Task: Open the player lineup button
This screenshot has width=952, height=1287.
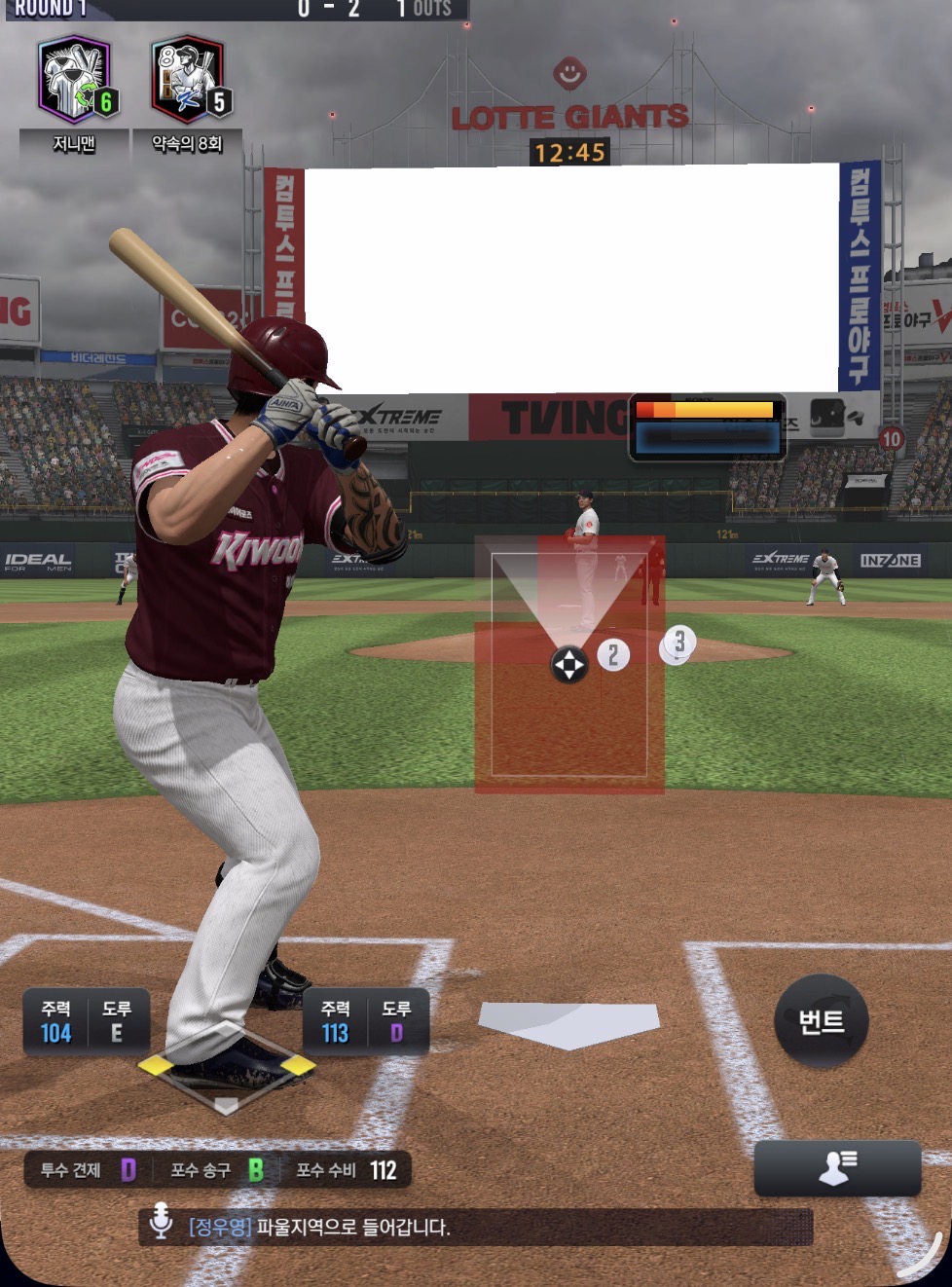Action: [837, 1167]
